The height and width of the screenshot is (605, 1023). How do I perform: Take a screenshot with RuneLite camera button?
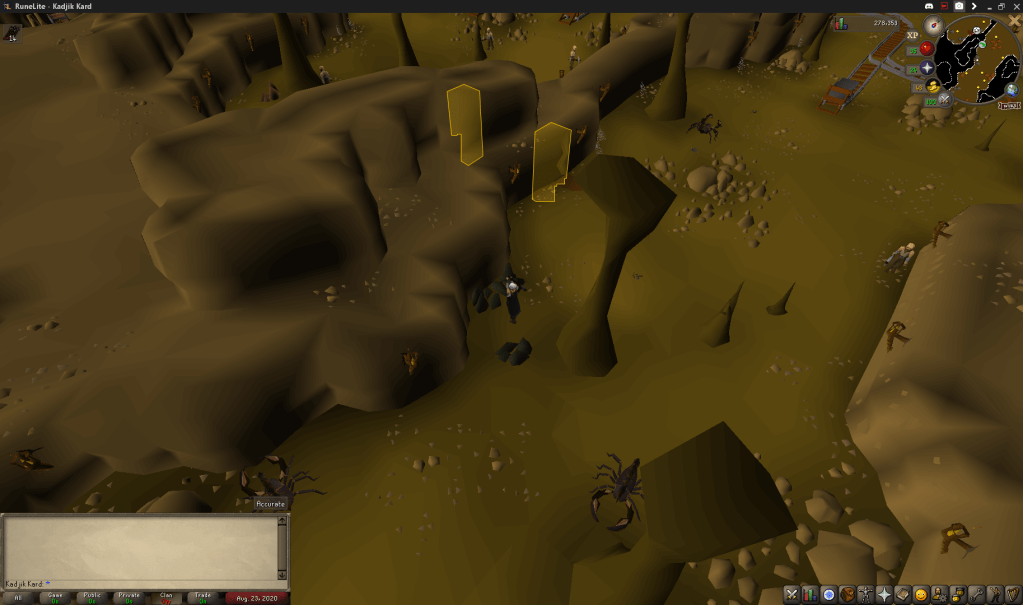point(959,6)
